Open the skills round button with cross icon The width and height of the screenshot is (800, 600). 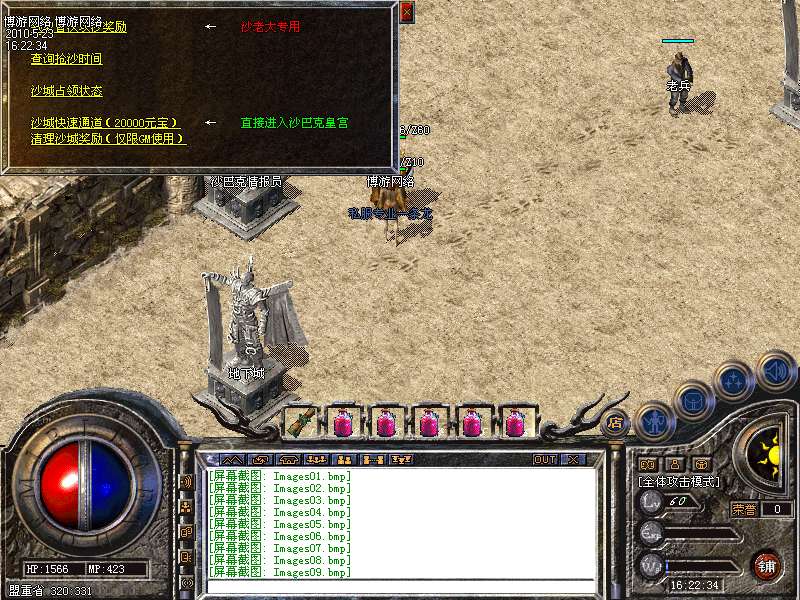click(x=735, y=380)
